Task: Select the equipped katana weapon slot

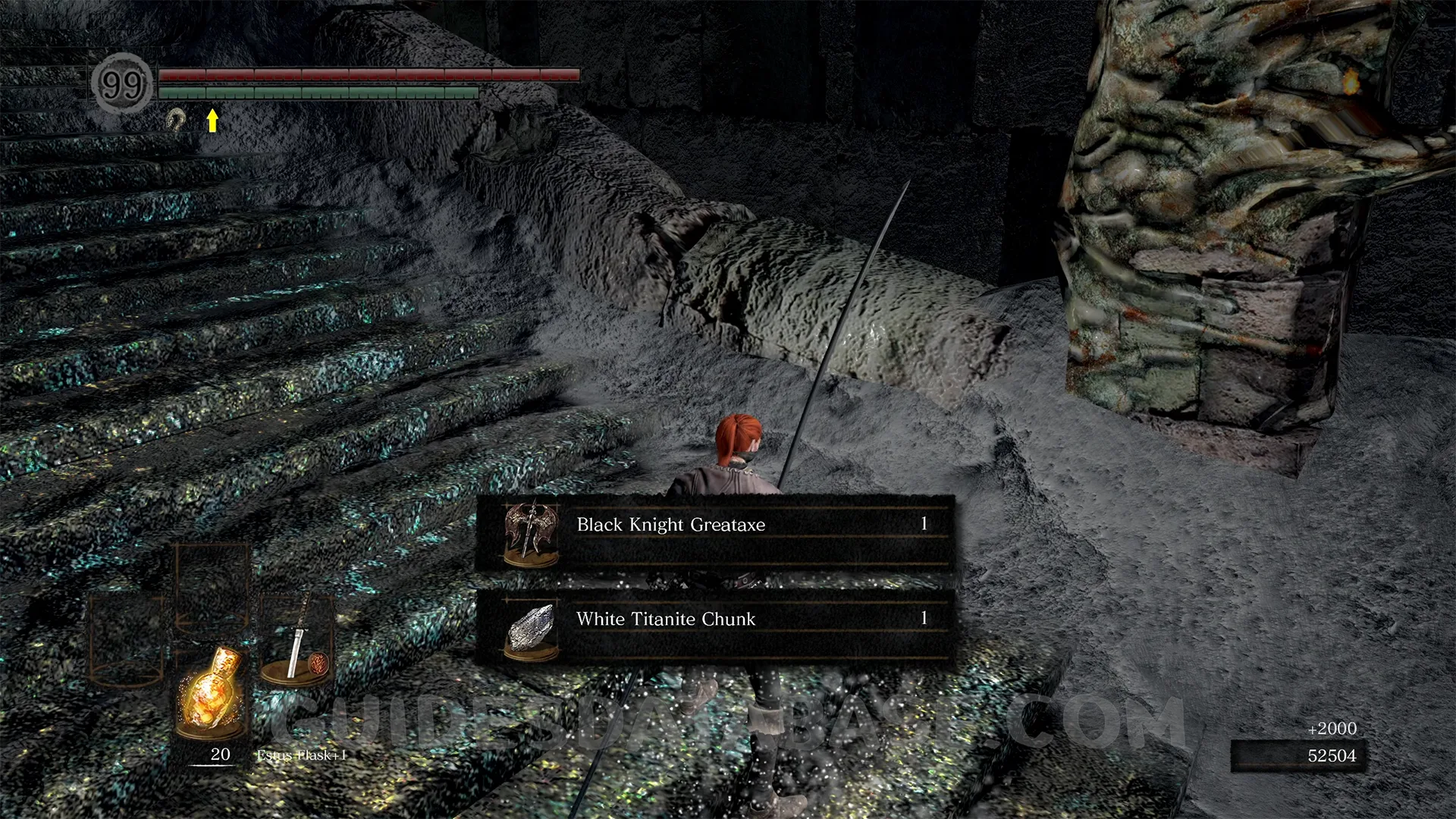Action: point(297,641)
